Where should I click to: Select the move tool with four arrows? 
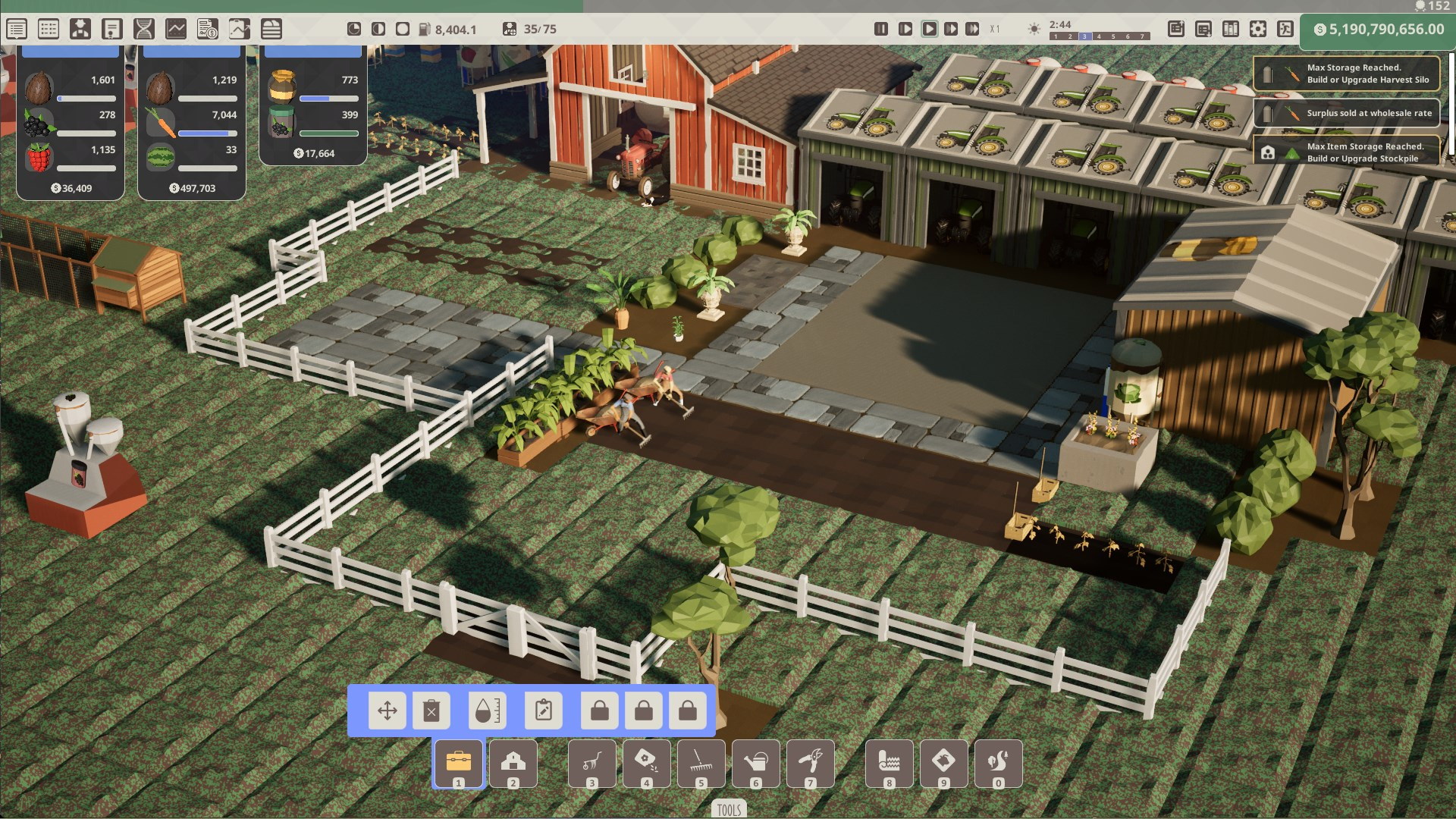coord(388,711)
